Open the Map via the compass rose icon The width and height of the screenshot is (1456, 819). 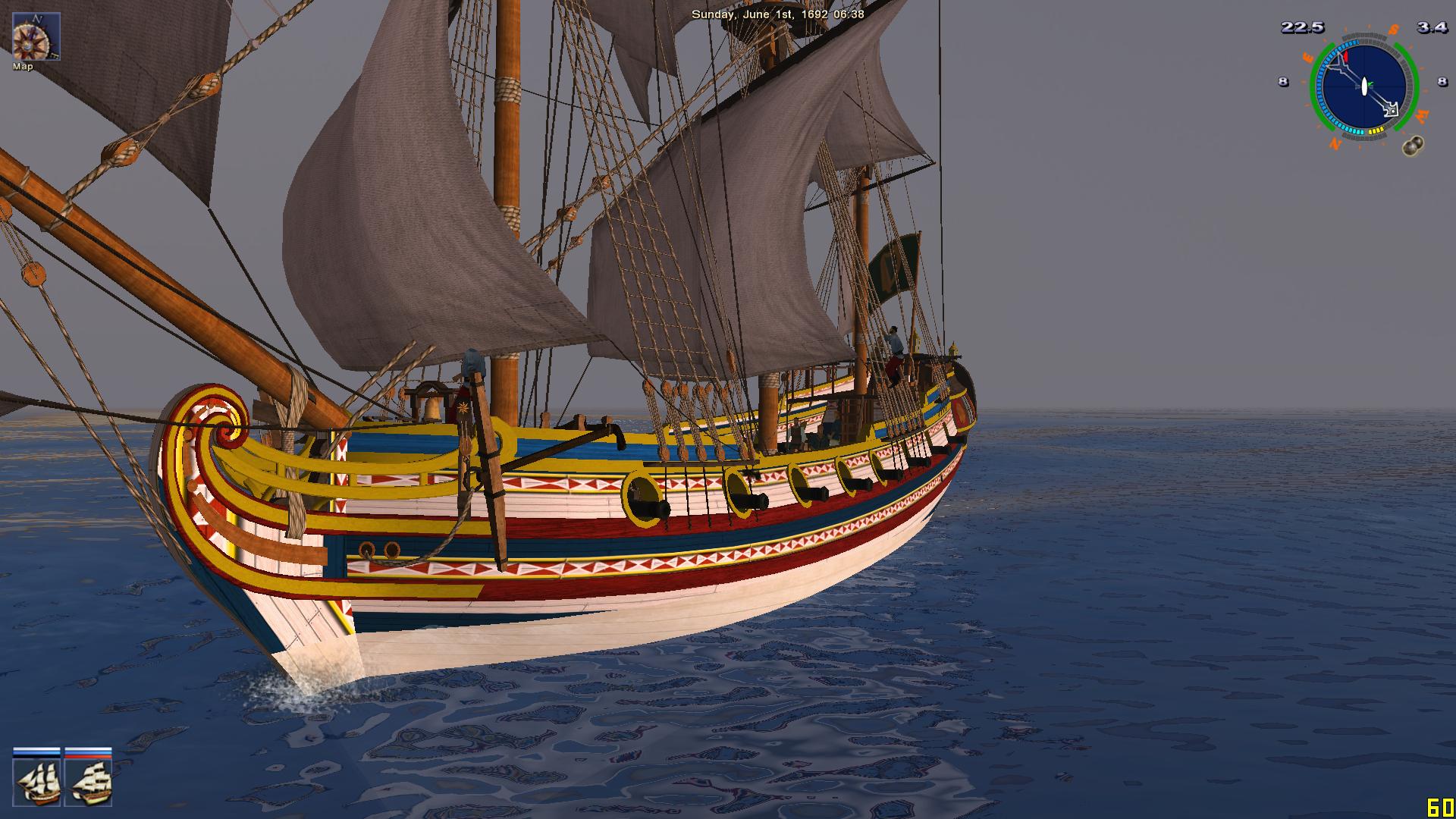click(x=36, y=36)
